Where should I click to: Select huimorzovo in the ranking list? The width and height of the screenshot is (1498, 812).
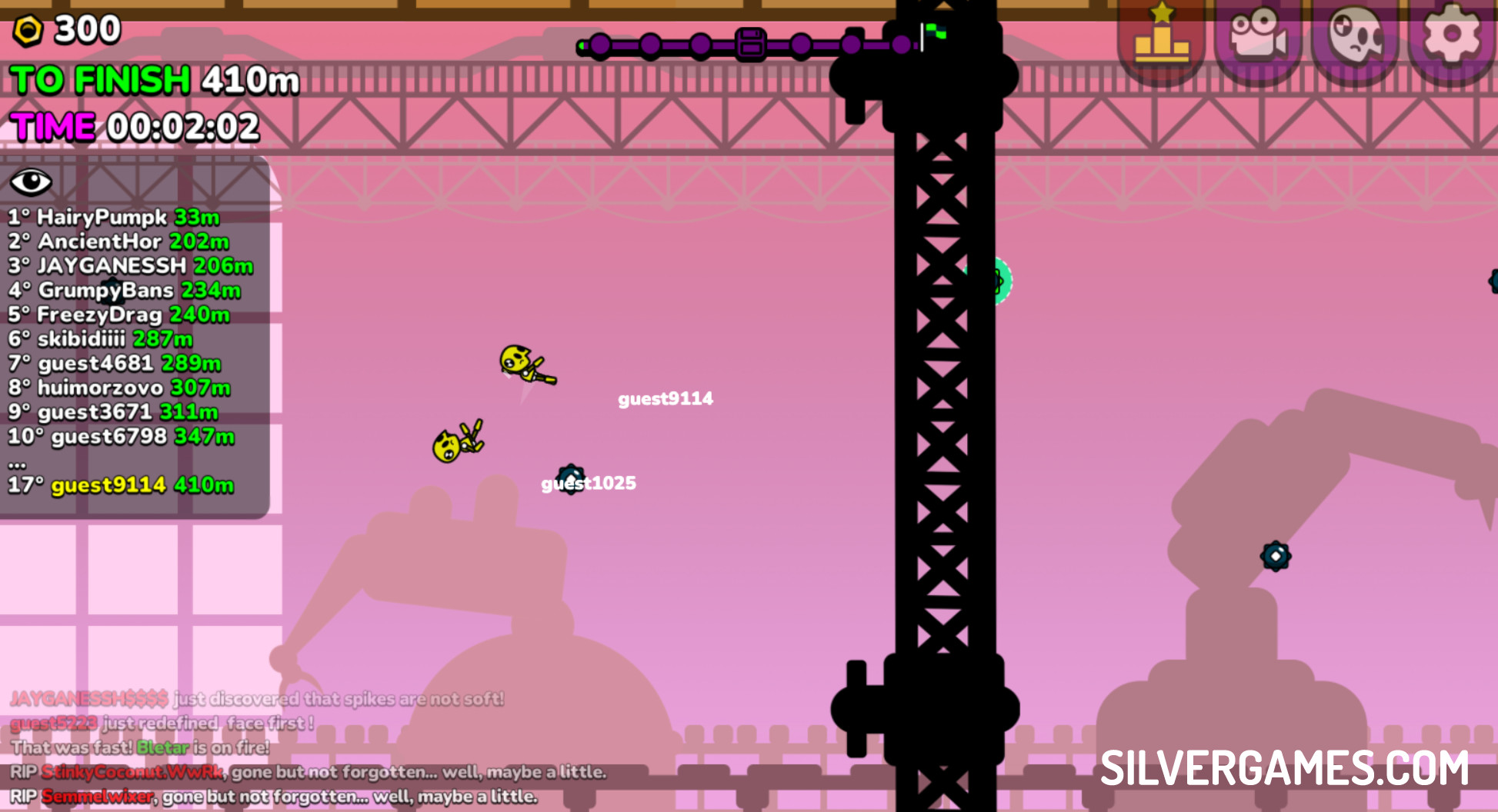click(x=119, y=388)
